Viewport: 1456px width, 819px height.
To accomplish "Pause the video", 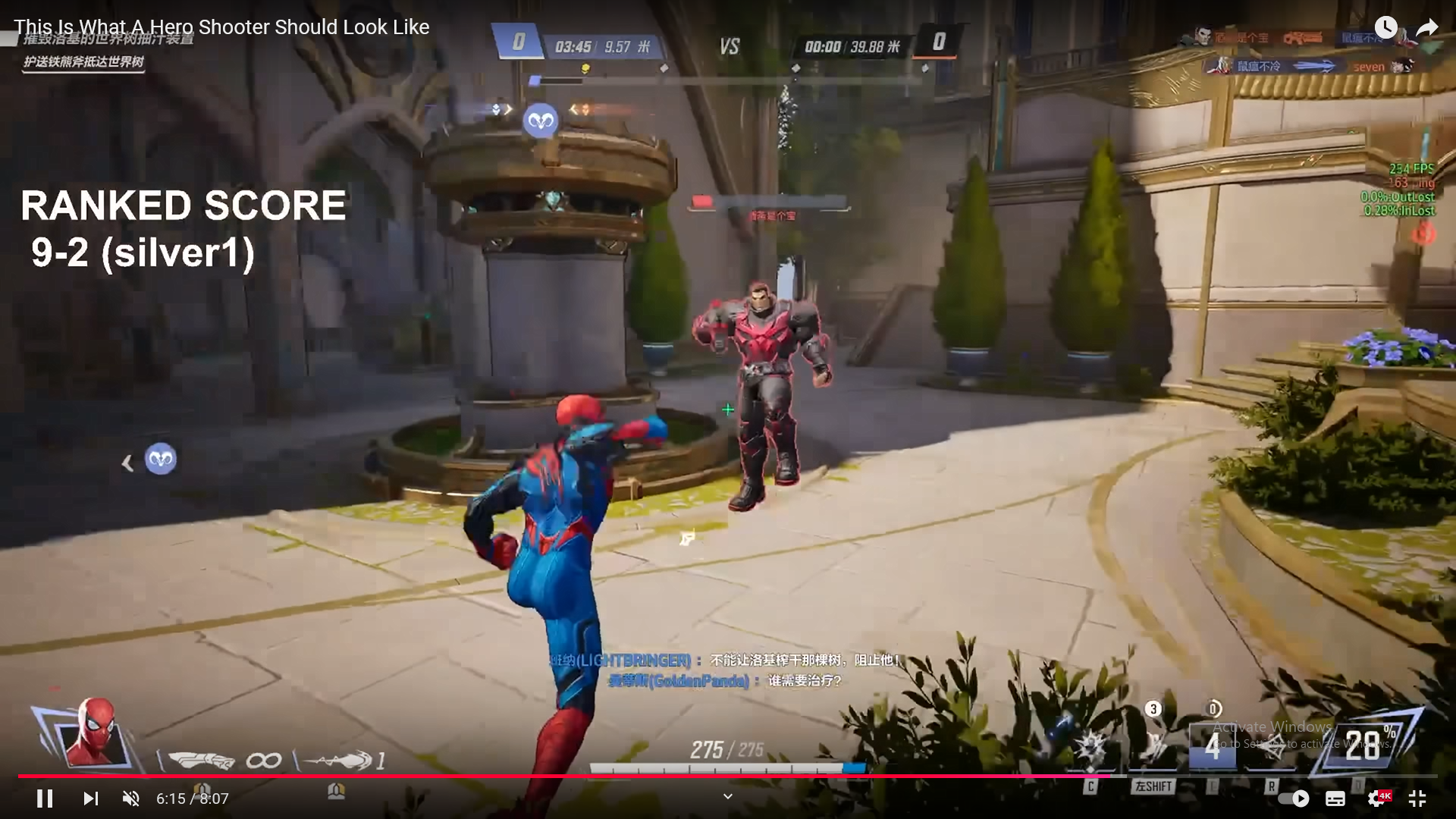I will click(45, 799).
